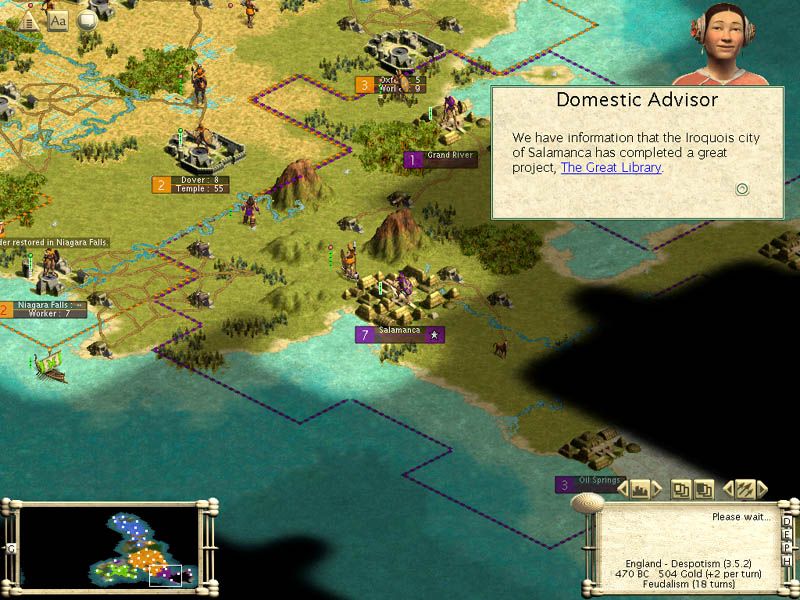Click the crossed swords unit button
The image size is (800, 600).
pos(745,489)
